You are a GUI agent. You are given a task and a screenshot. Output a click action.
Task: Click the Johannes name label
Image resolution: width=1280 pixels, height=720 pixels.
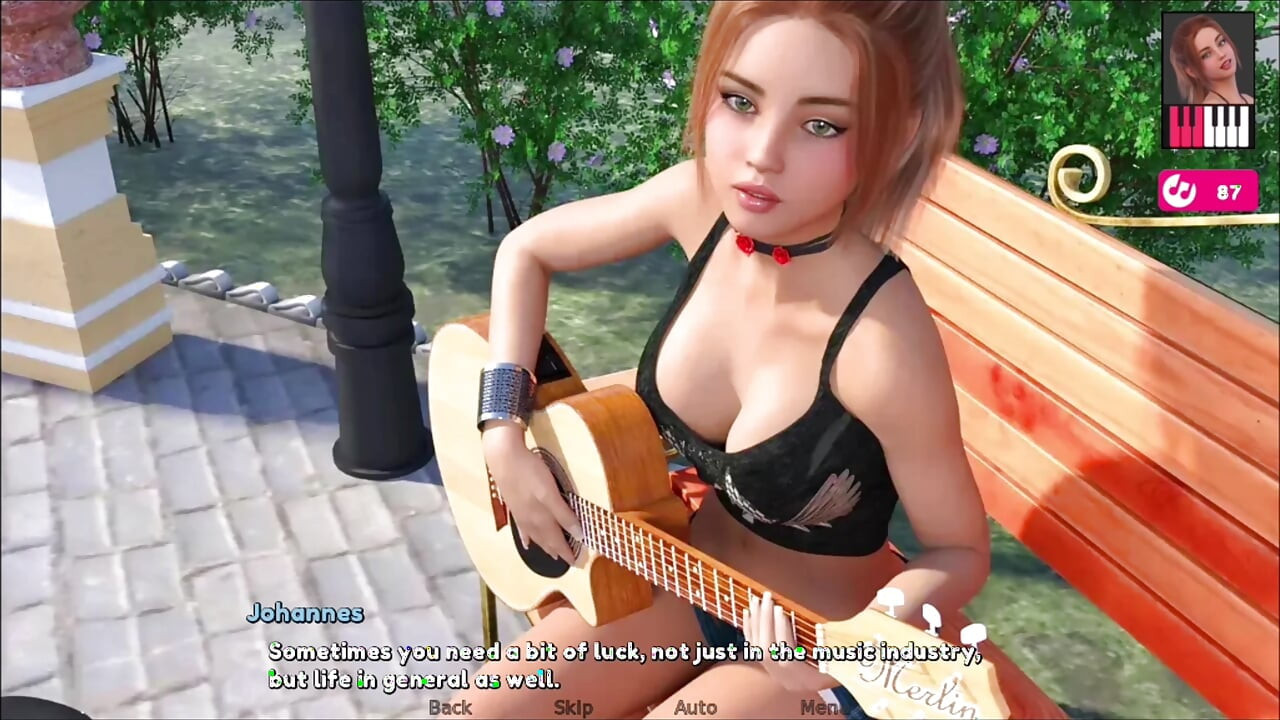(307, 614)
